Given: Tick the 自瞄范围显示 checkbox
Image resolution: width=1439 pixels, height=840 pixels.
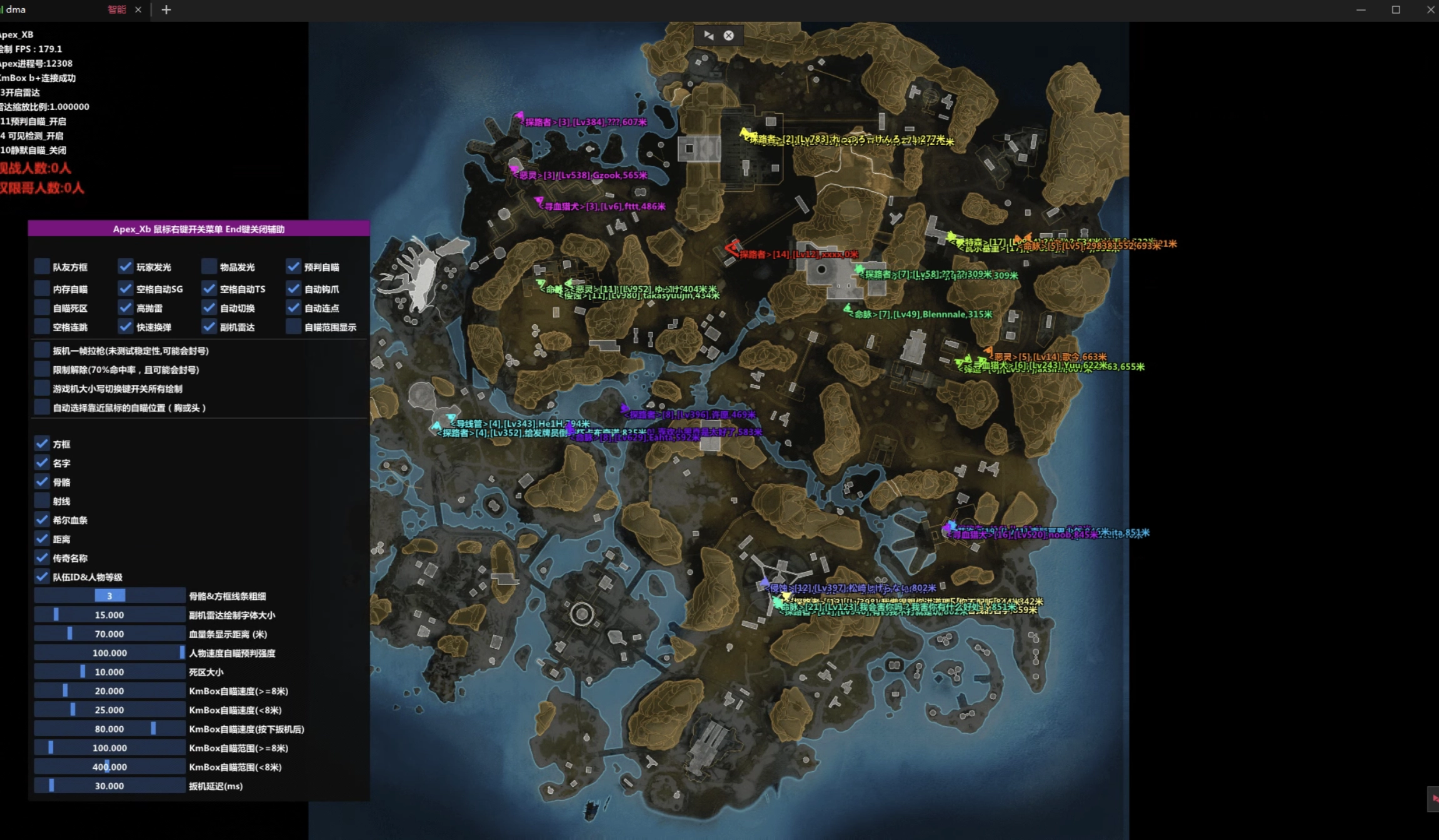Looking at the screenshot, I should tap(293, 327).
